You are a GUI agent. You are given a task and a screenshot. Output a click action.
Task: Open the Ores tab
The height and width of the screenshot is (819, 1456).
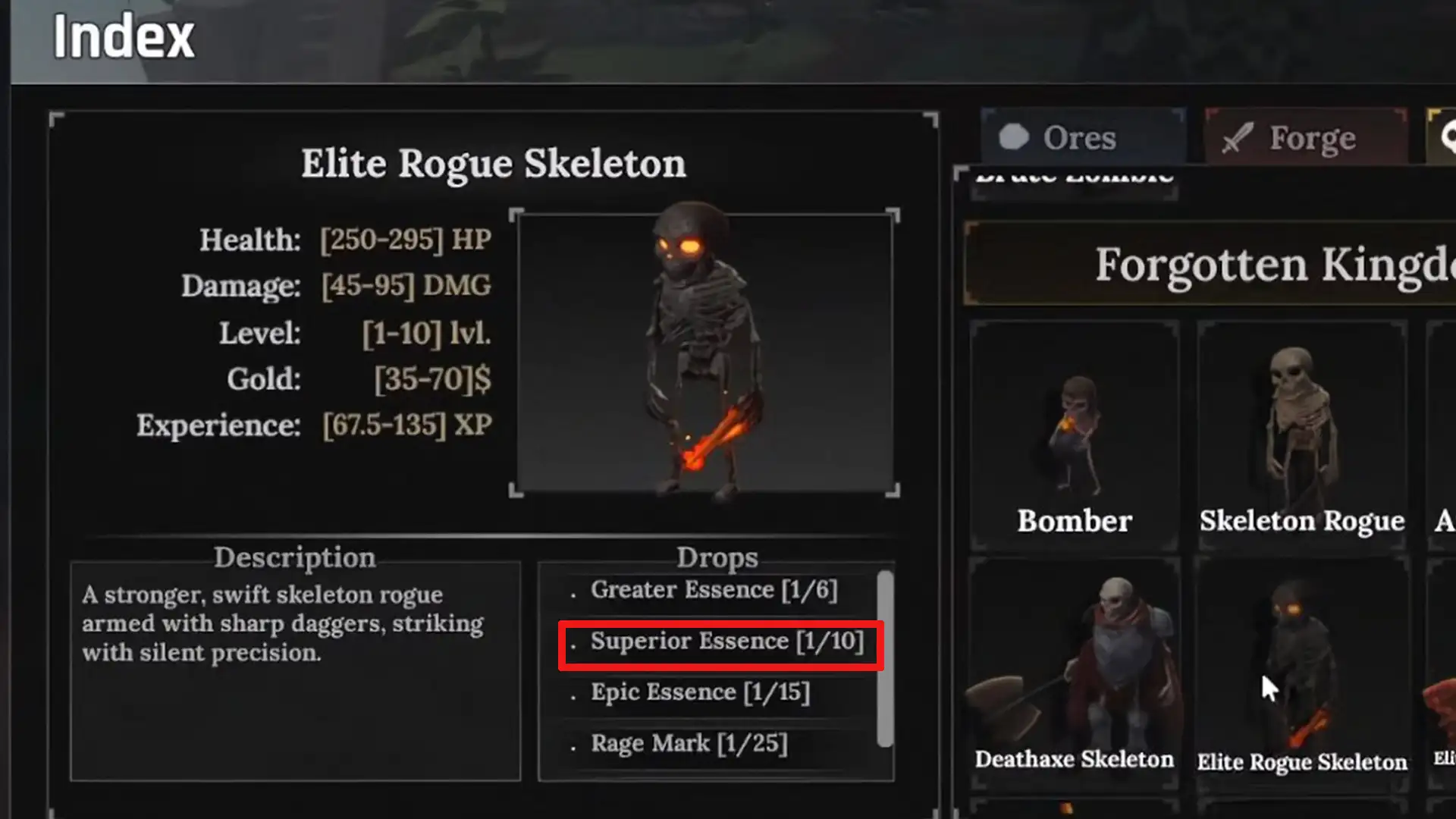(1081, 136)
